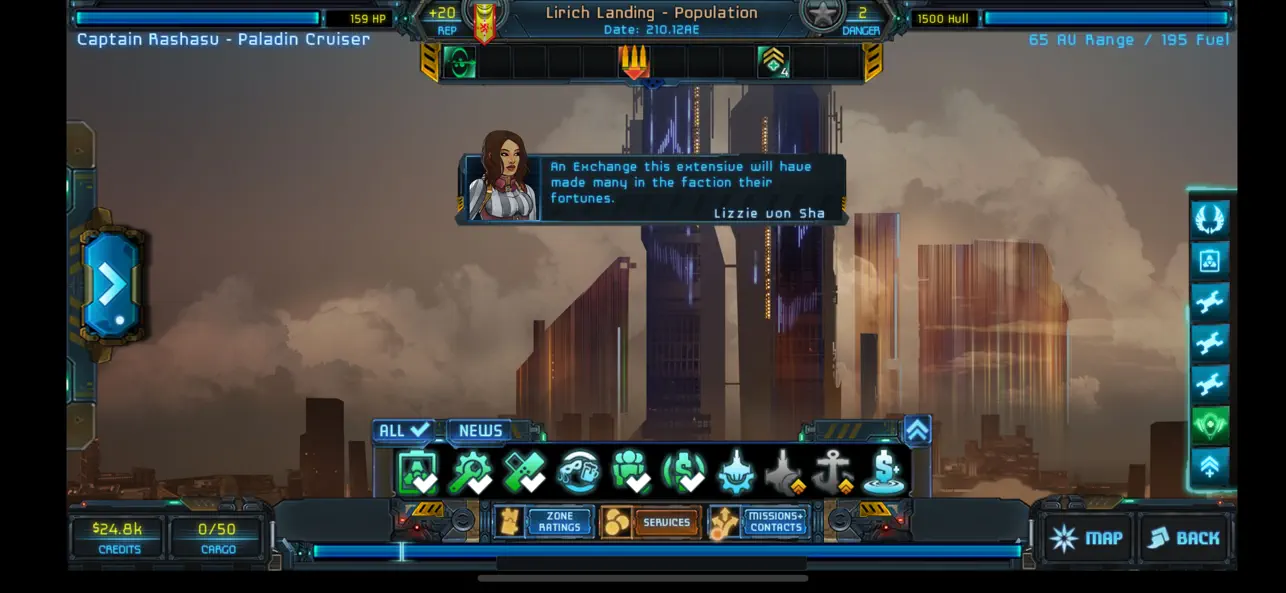Open Zone Ratings panel
The image size is (1286, 593).
tap(546, 522)
